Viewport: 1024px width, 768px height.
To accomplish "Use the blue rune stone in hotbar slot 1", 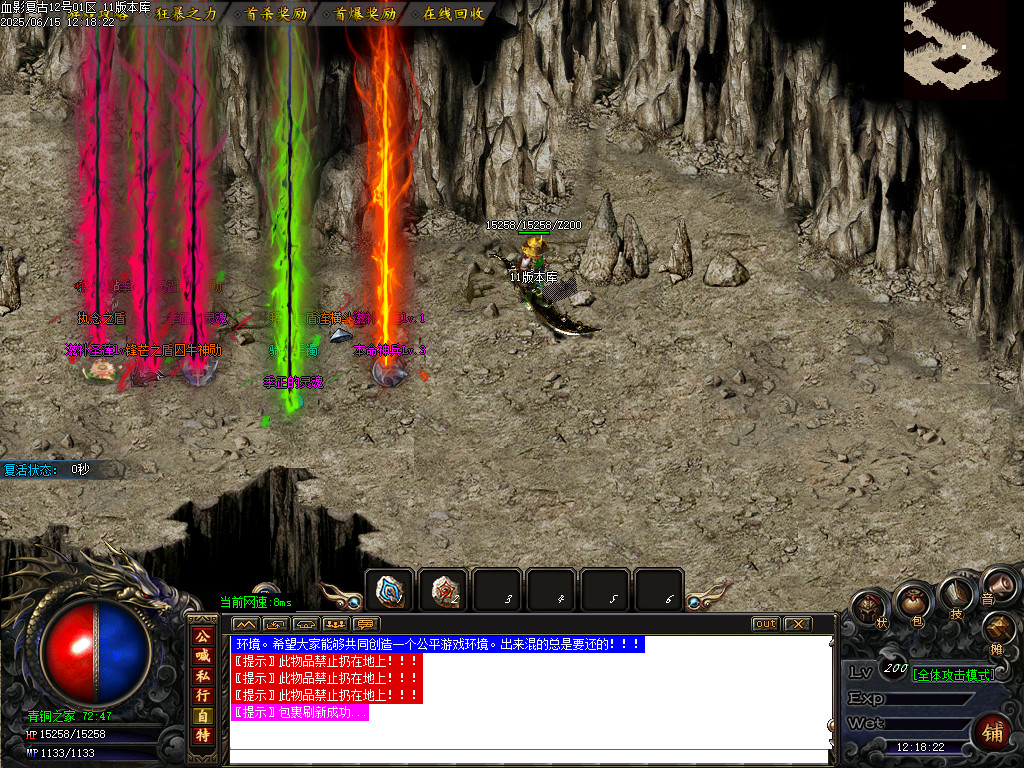I will click(x=389, y=591).
